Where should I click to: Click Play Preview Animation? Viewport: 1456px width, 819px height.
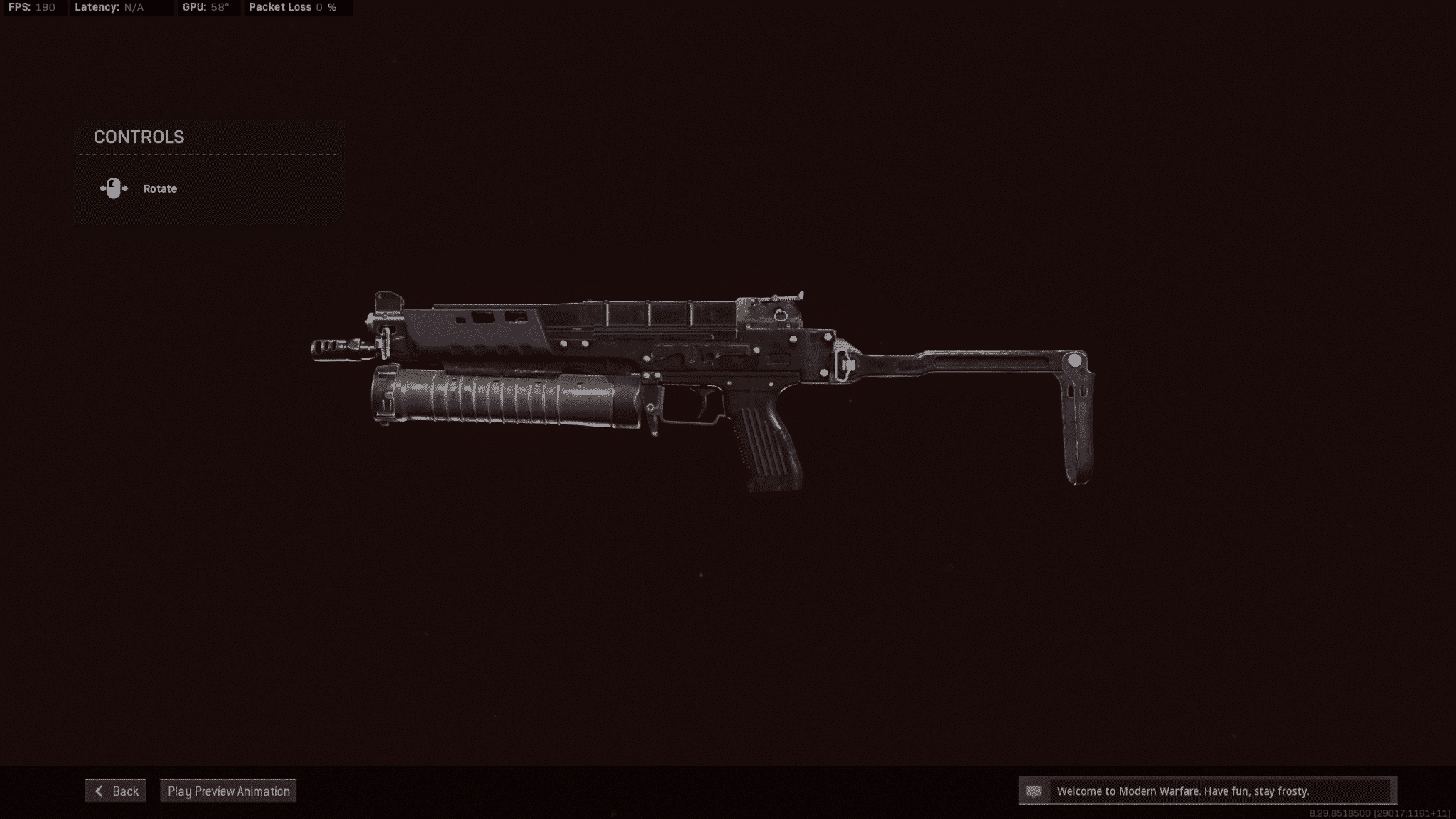pos(228,791)
